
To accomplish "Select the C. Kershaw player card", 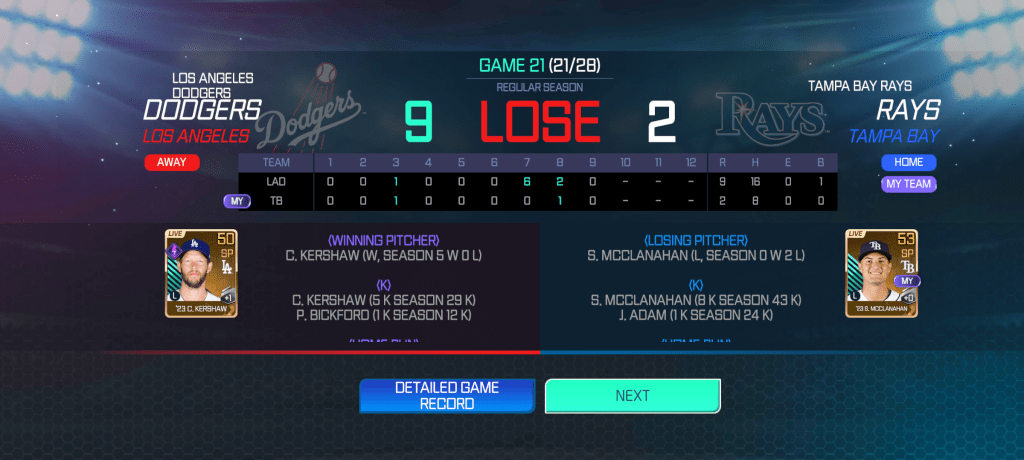I will (x=201, y=273).
